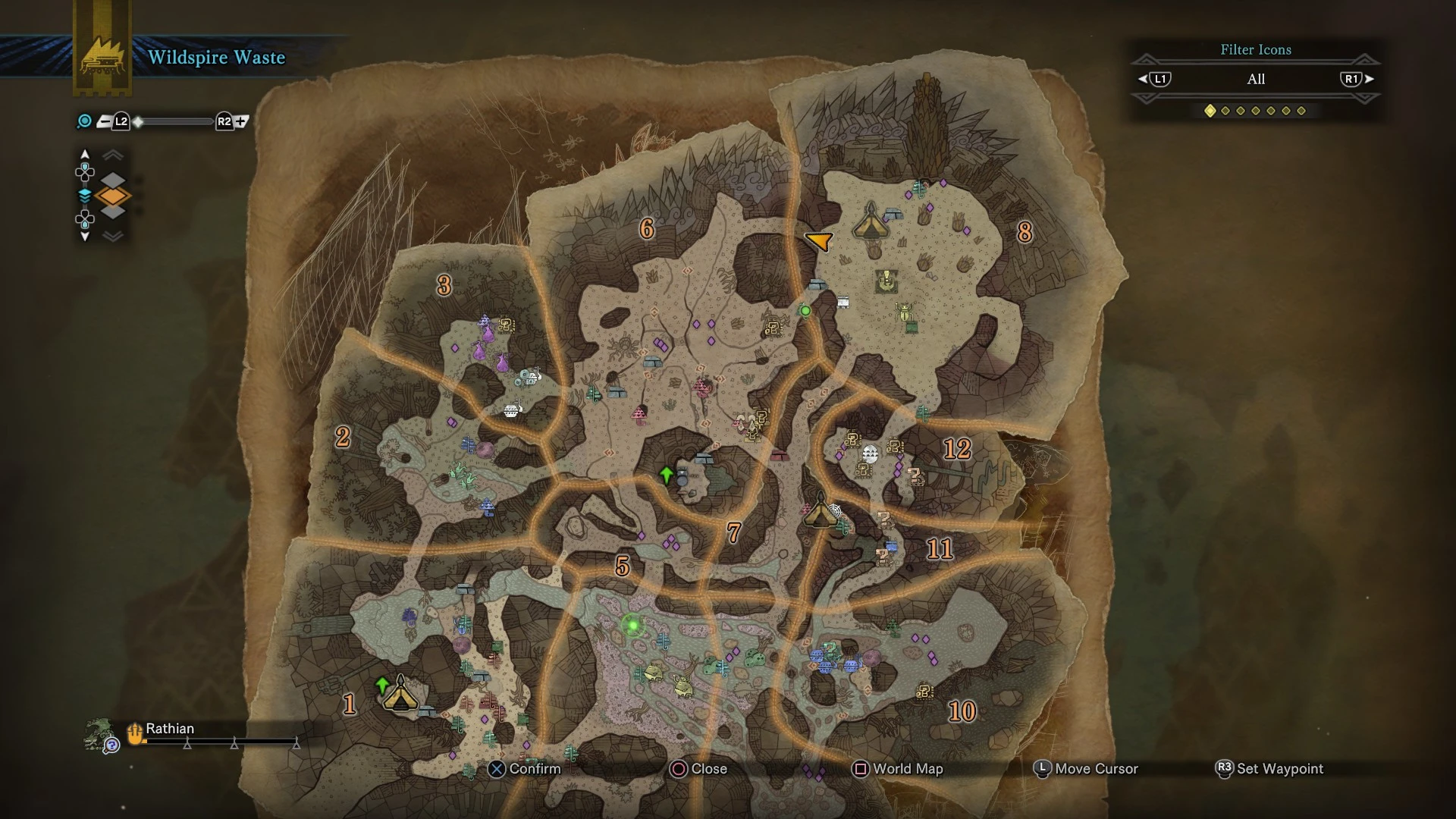The image size is (1456, 819).
Task: Select the area 10 number marker
Action: point(962,711)
